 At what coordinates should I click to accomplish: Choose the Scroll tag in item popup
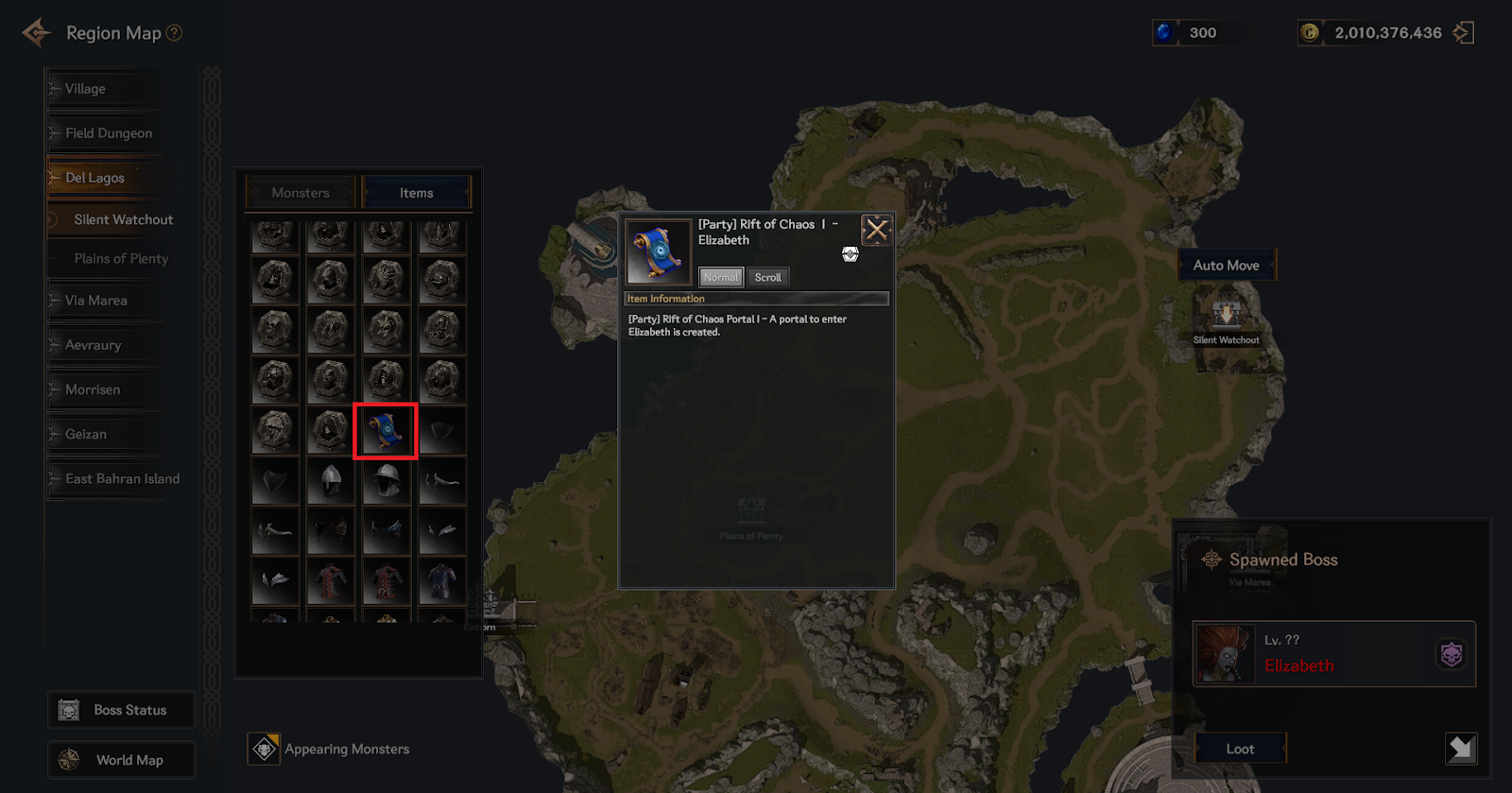click(x=767, y=278)
